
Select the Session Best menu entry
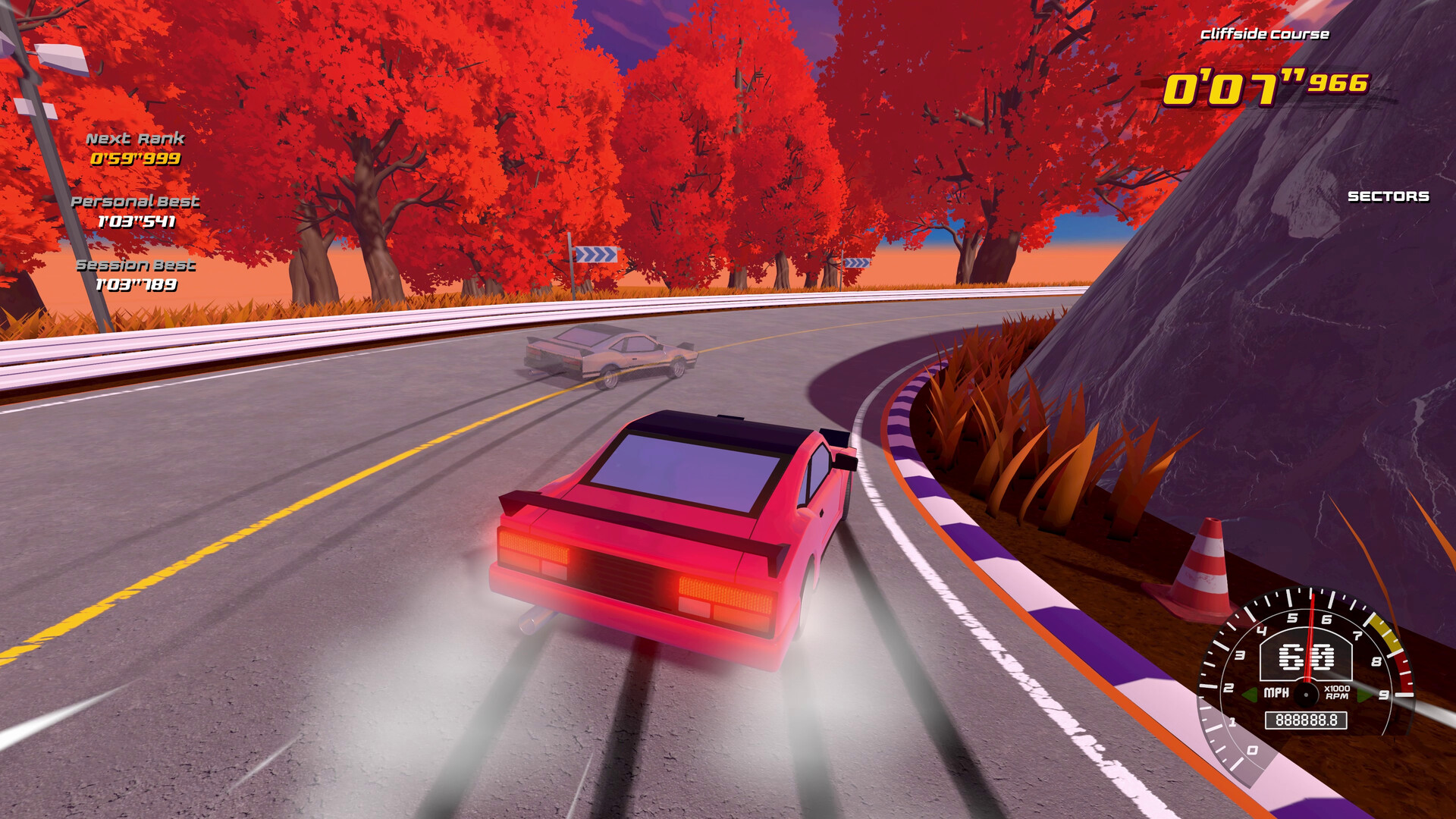coord(135,265)
